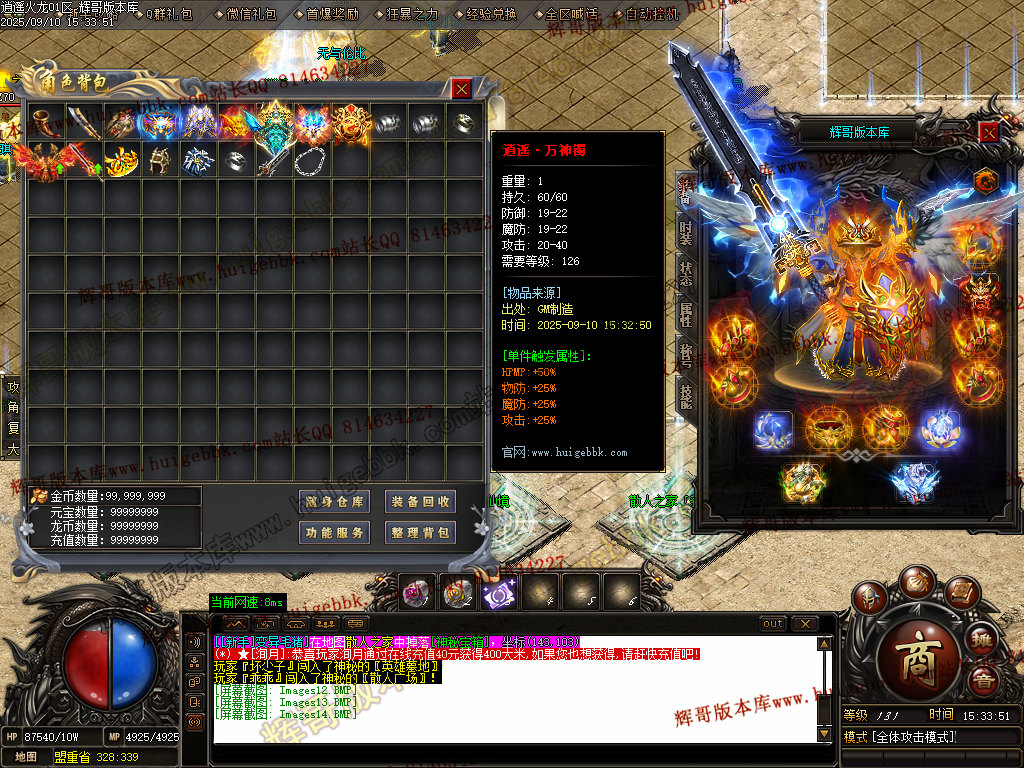Click the 装备回收 equipment recycle button

point(421,502)
